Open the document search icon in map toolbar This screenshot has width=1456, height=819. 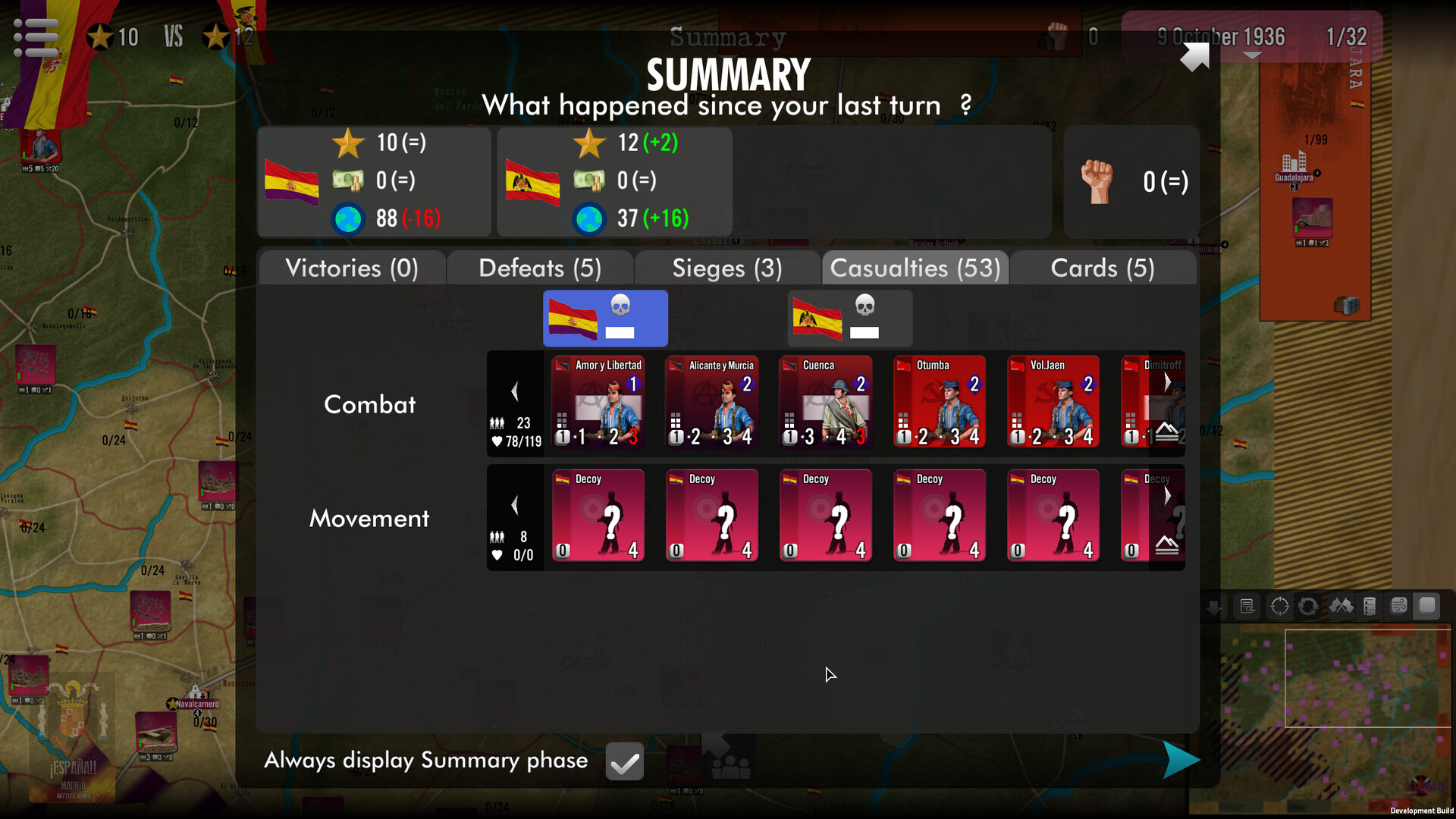click(1247, 605)
